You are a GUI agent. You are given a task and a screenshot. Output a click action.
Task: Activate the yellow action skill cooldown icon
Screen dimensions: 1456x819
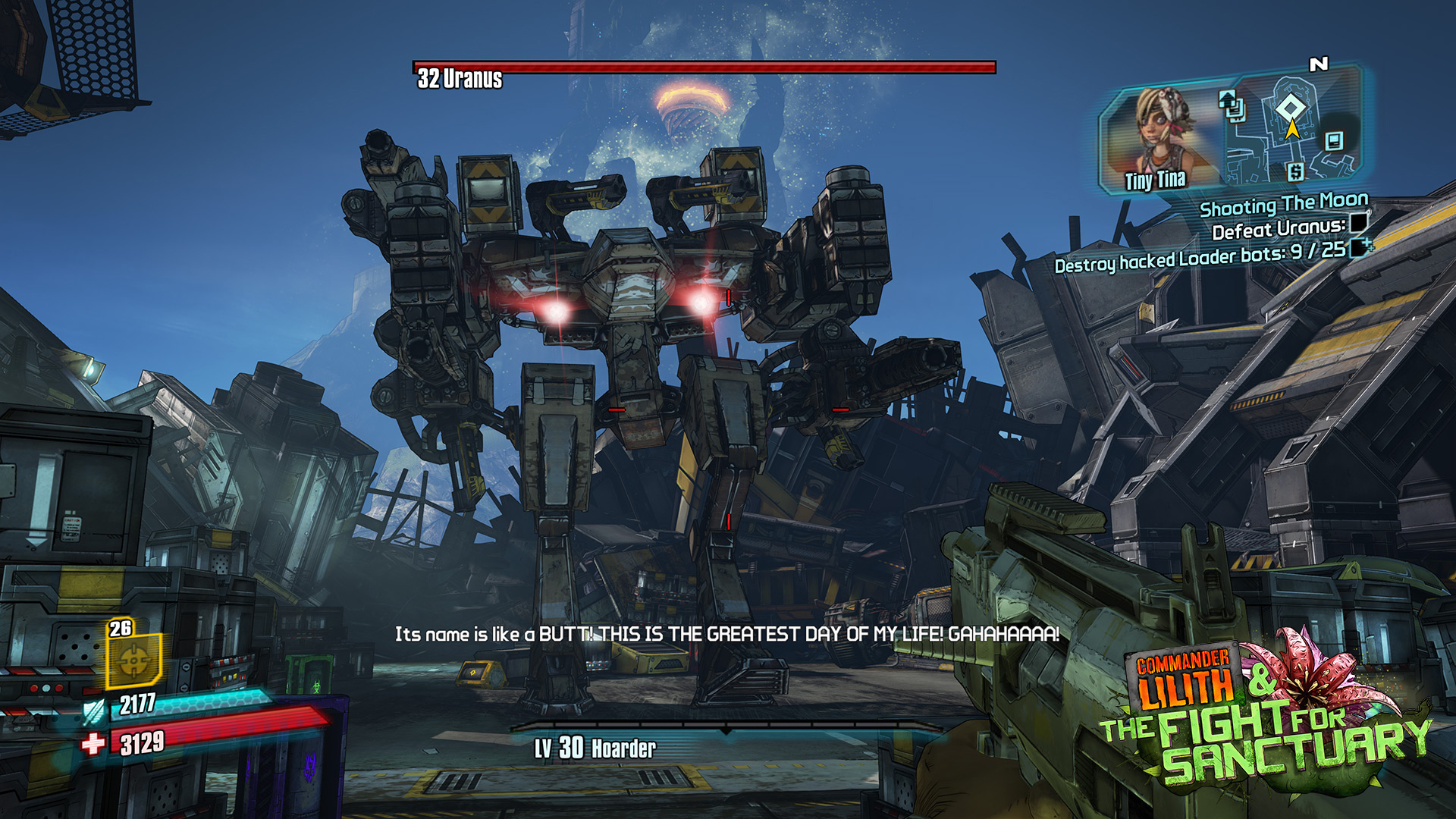134,660
